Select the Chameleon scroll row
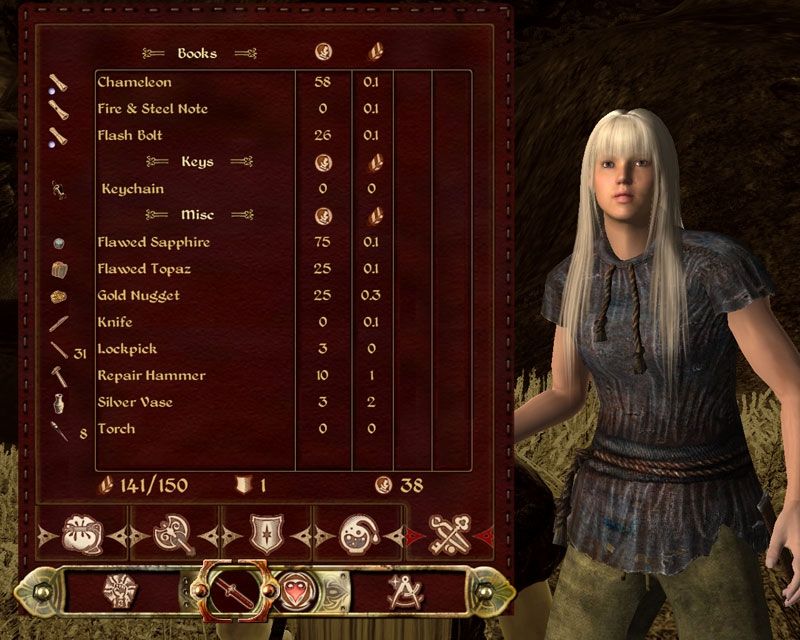This screenshot has height=640, width=800. tap(135, 82)
